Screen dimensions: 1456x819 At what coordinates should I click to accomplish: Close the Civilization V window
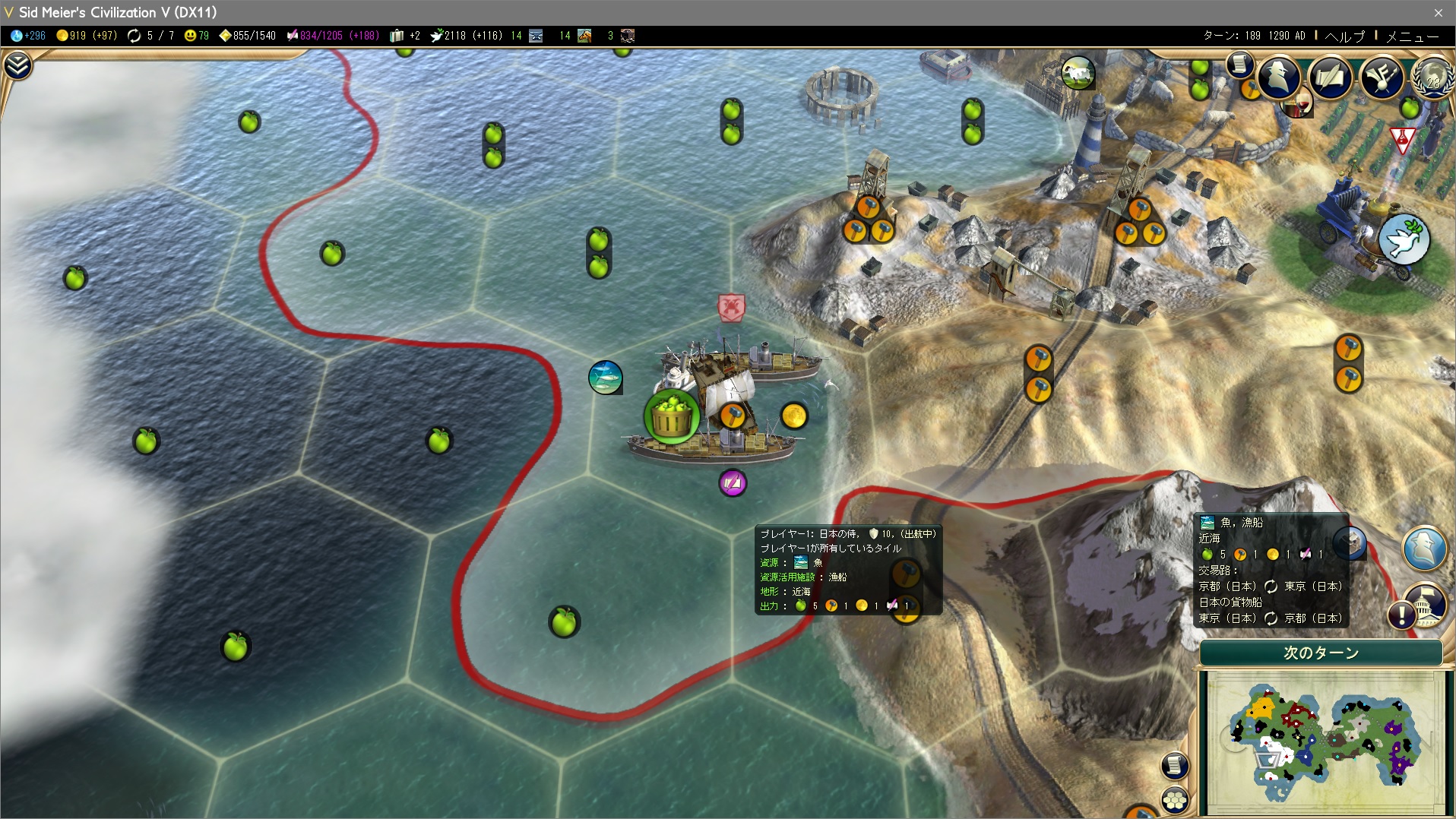[1438, 12]
